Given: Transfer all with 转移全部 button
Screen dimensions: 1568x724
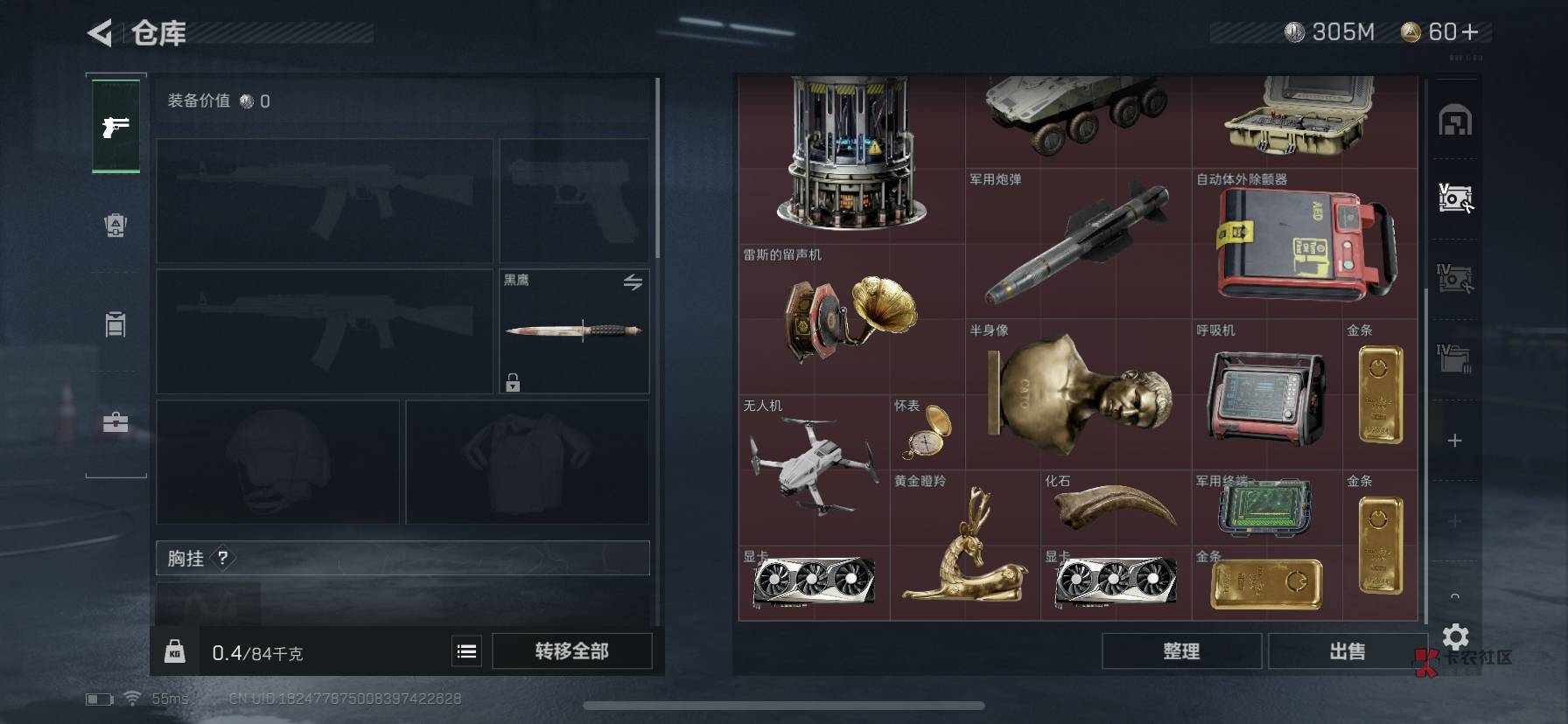Looking at the screenshot, I should [571, 651].
